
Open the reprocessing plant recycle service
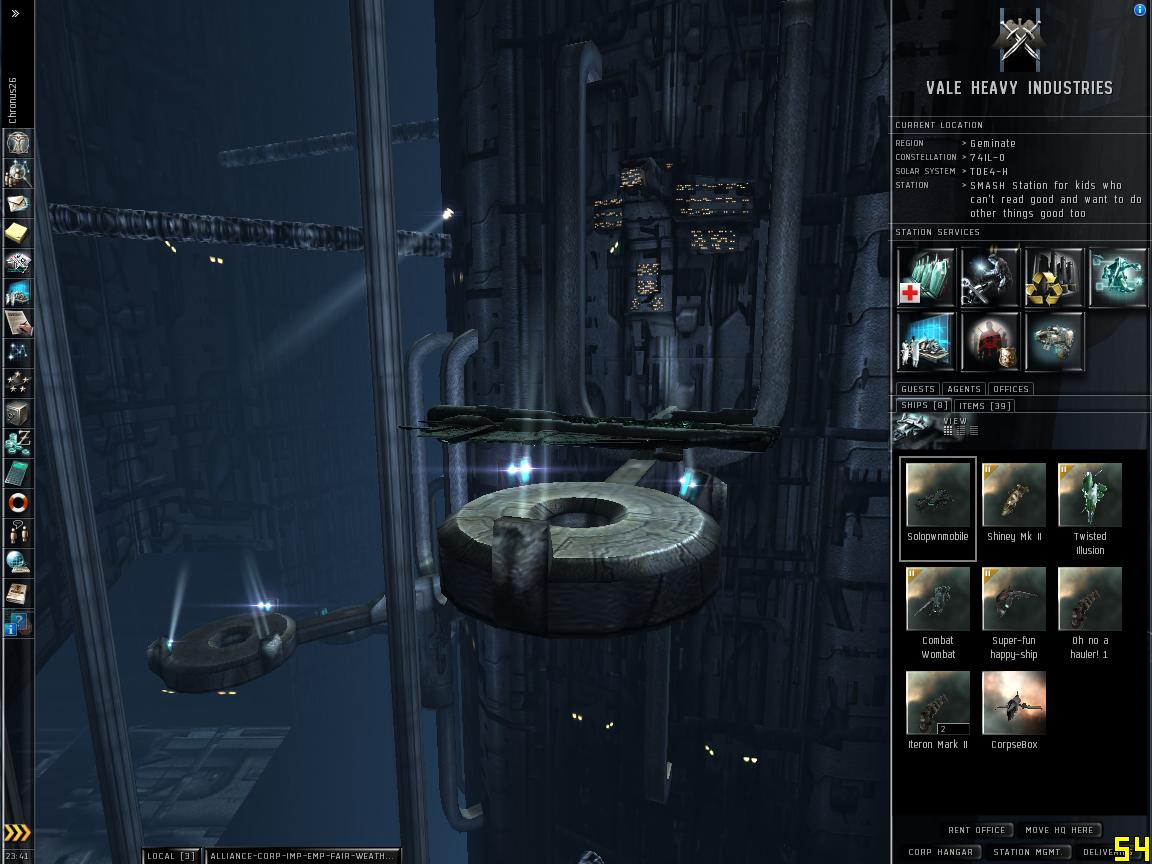pyautogui.click(x=1054, y=277)
